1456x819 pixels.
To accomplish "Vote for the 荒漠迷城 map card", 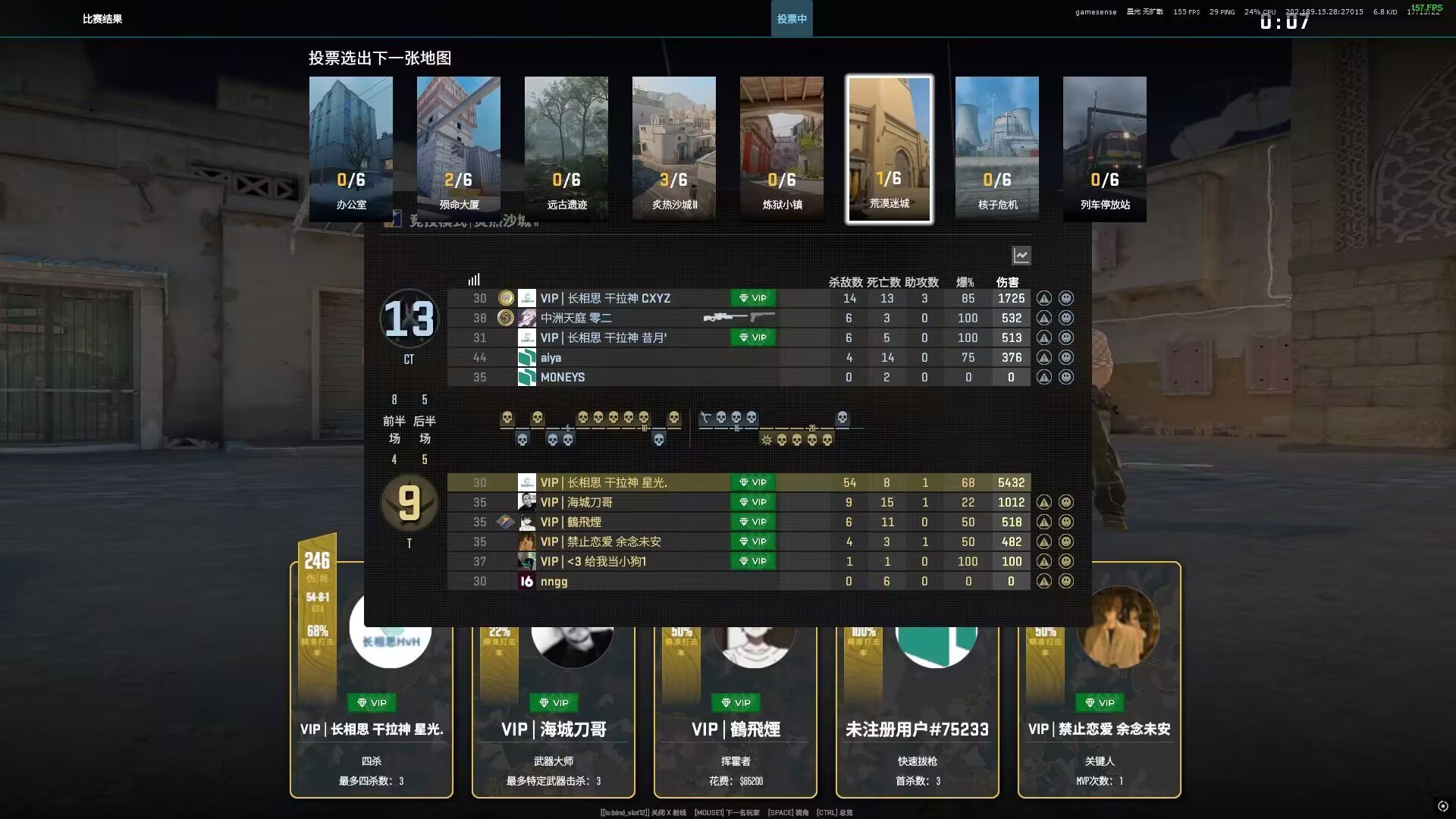I will (890, 149).
